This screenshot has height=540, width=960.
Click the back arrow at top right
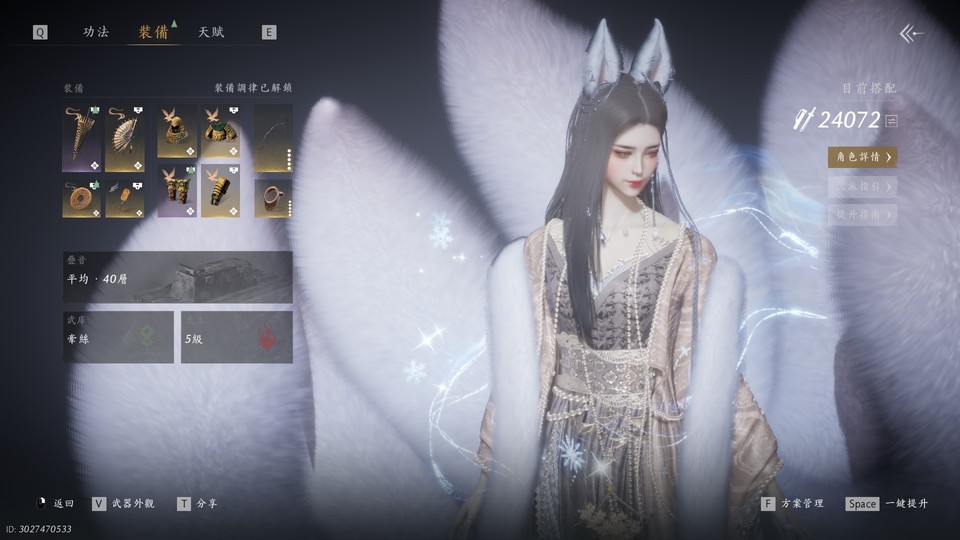911,34
